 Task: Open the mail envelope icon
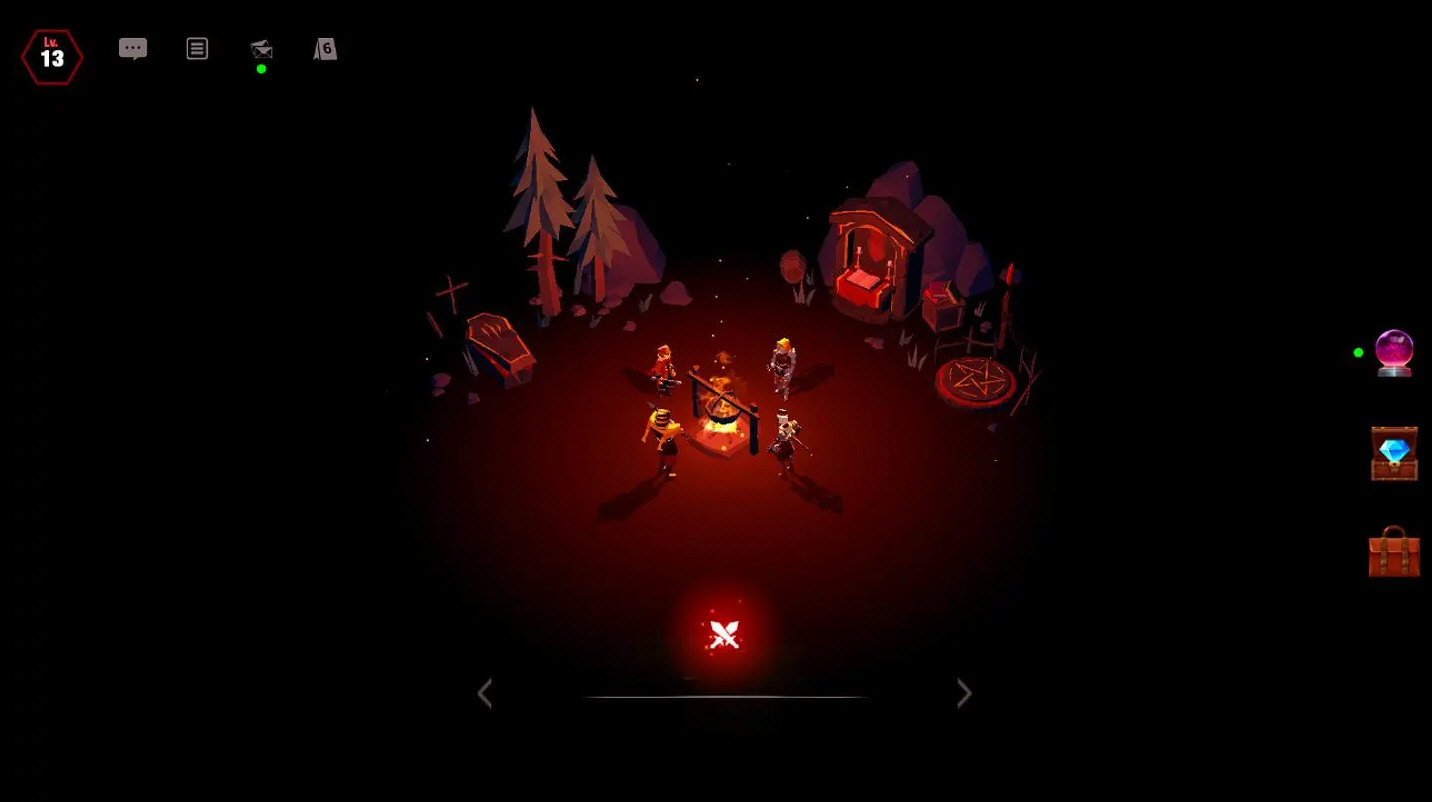tap(260, 47)
